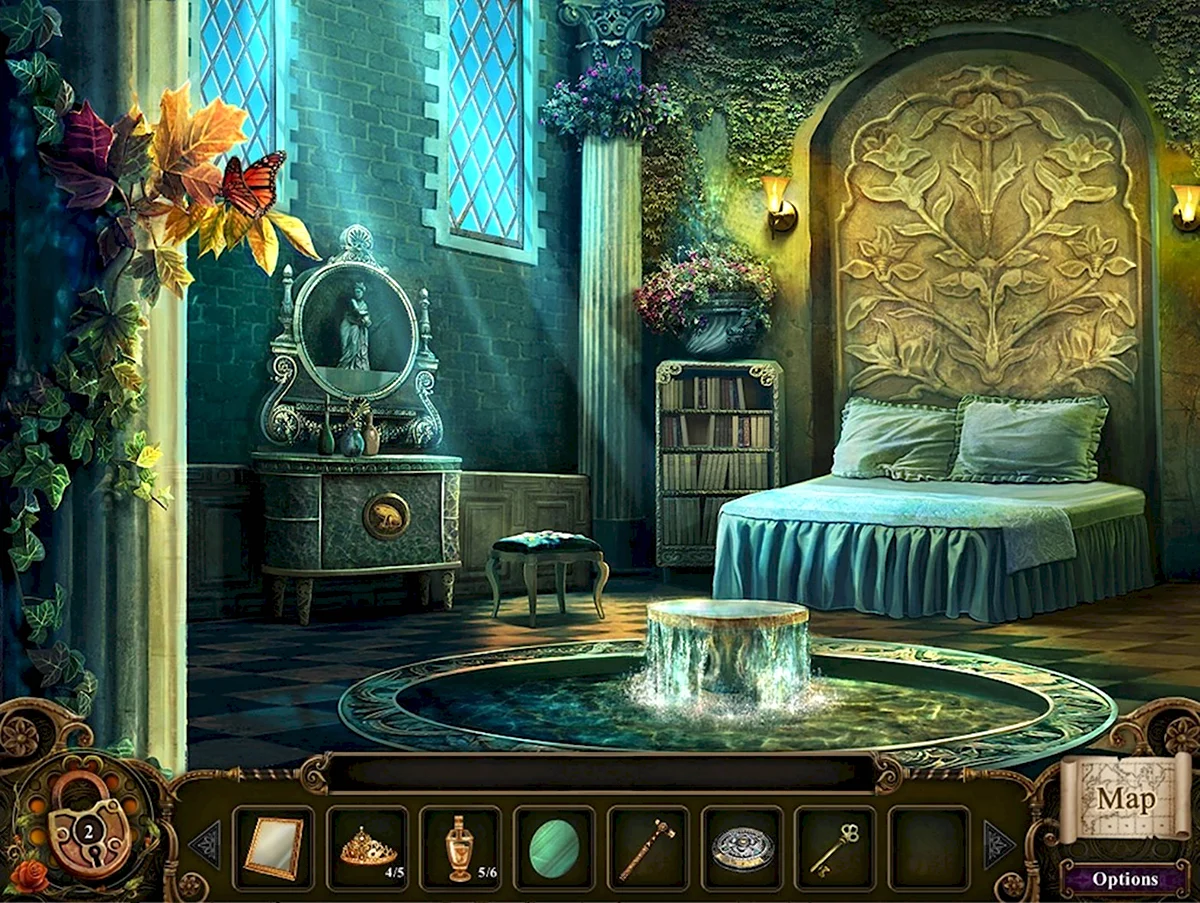The image size is (1200, 903).
Task: Select the wooden hammer inventory item
Action: pyautogui.click(x=647, y=848)
